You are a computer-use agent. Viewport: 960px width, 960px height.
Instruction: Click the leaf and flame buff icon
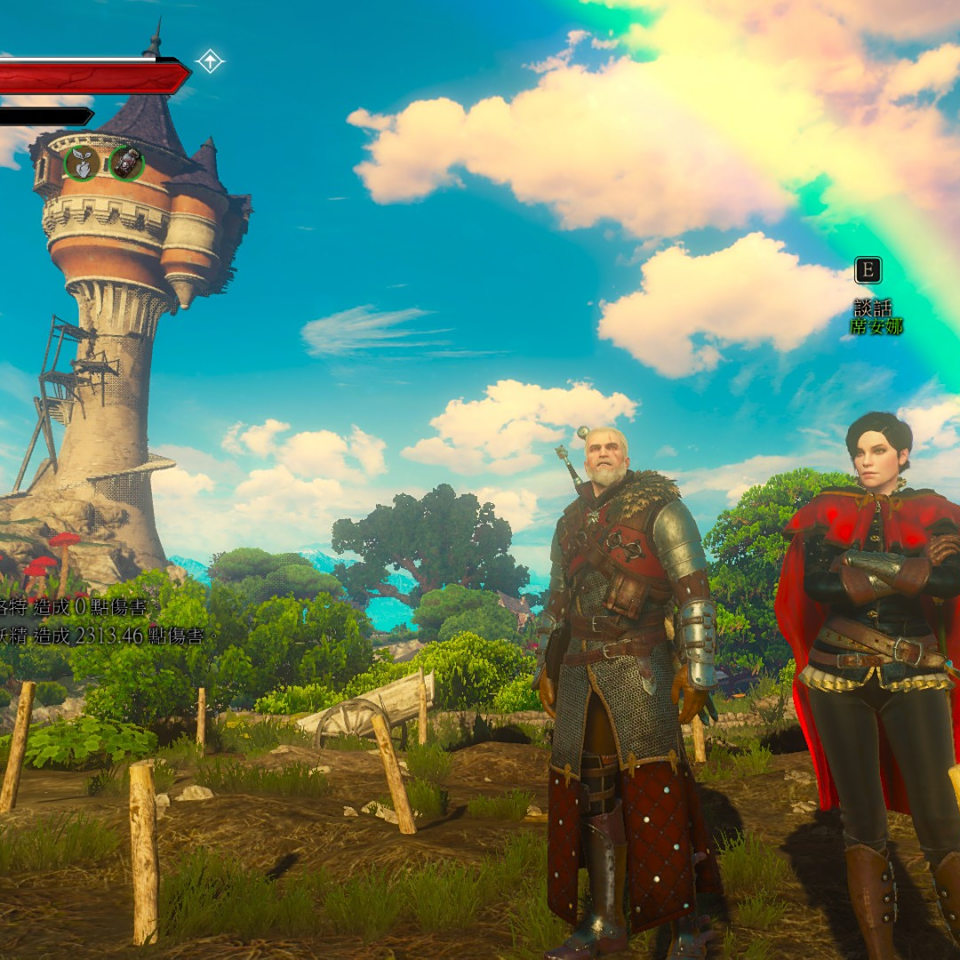pyautogui.click(x=82, y=163)
